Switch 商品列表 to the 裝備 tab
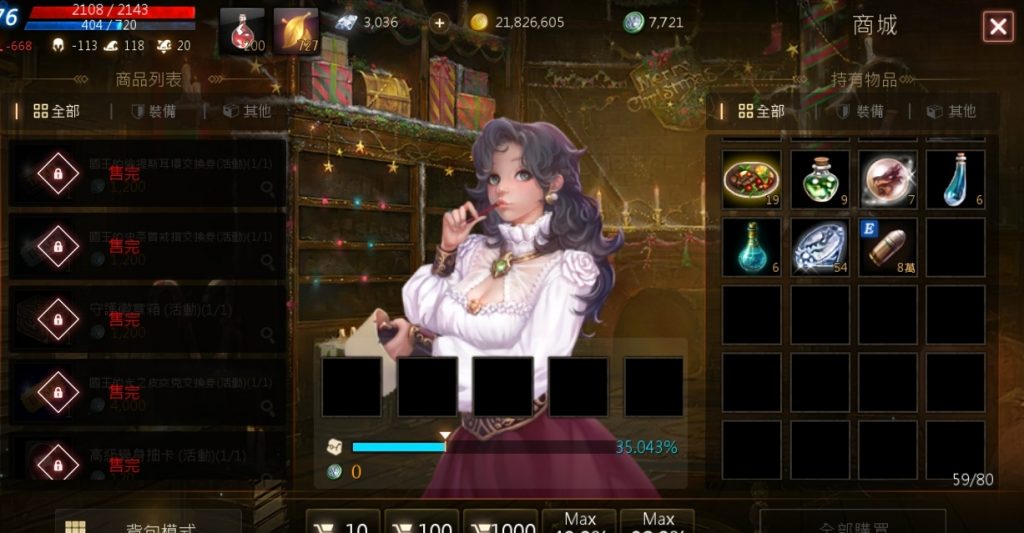The width and height of the screenshot is (1024, 533). pos(153,111)
